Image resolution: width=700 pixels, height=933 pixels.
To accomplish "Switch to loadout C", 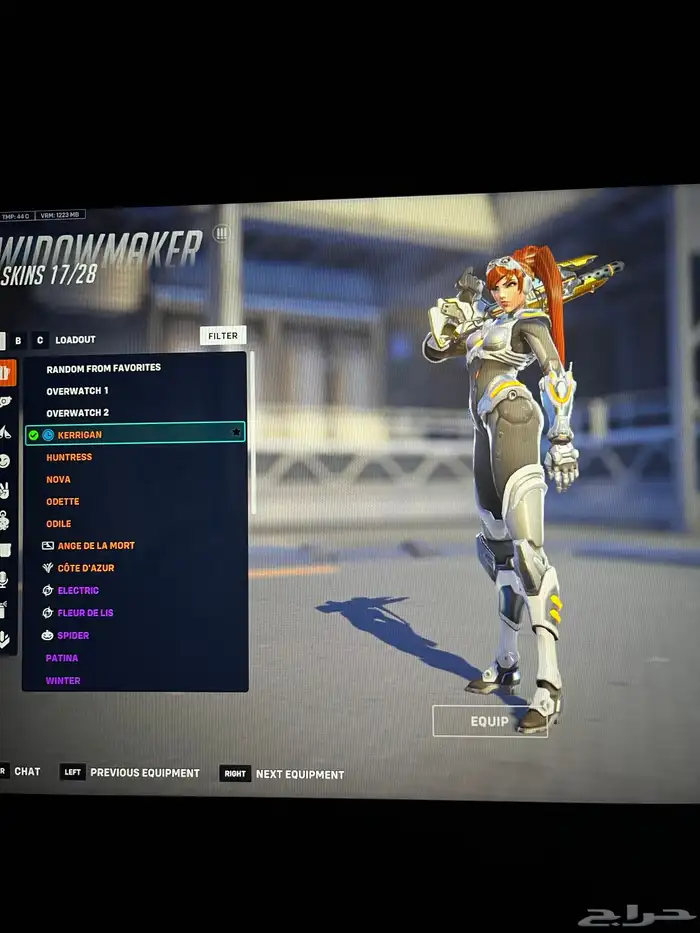I will coord(40,340).
